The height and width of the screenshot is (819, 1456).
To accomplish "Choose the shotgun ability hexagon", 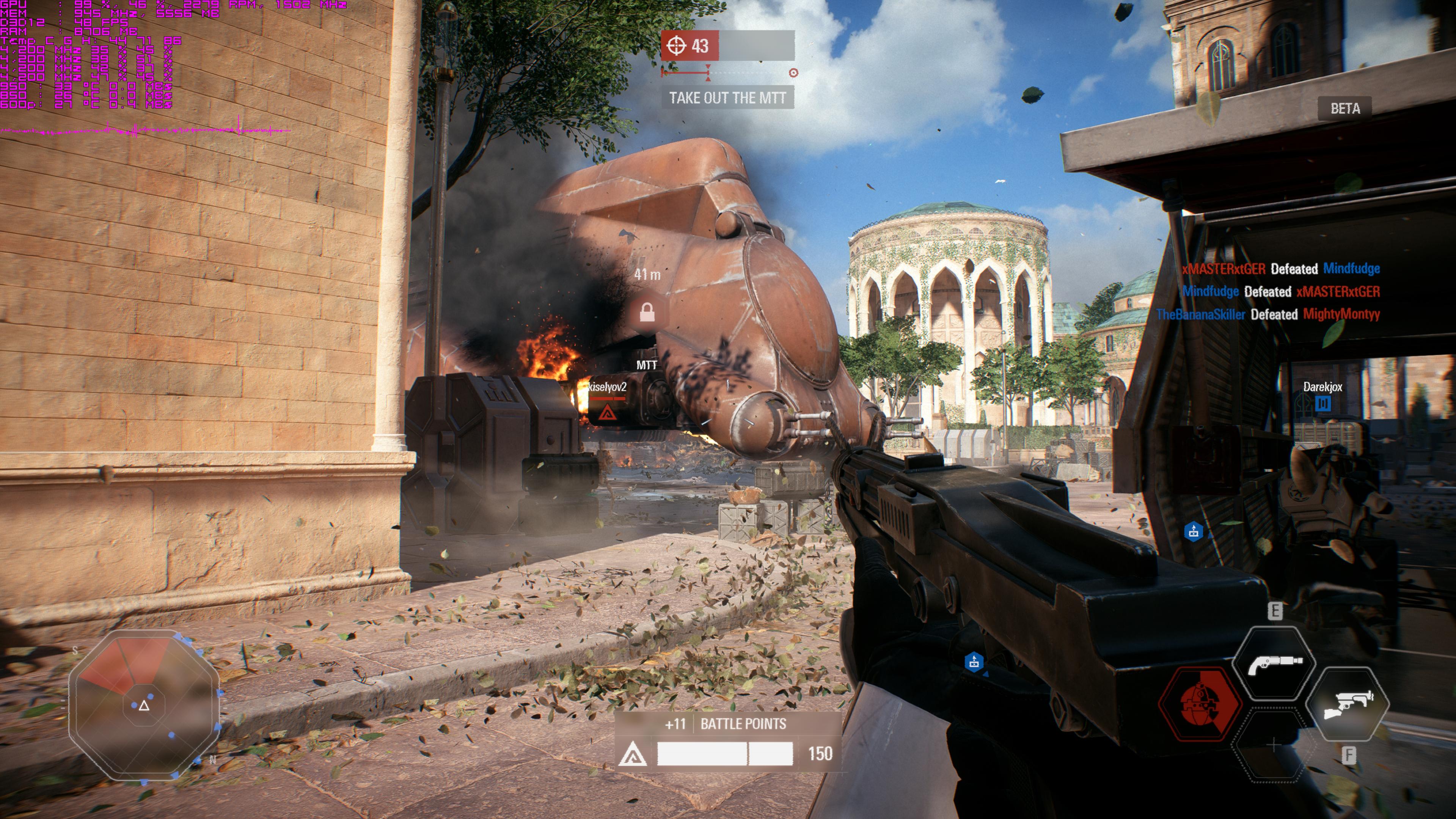I will click(1274, 663).
